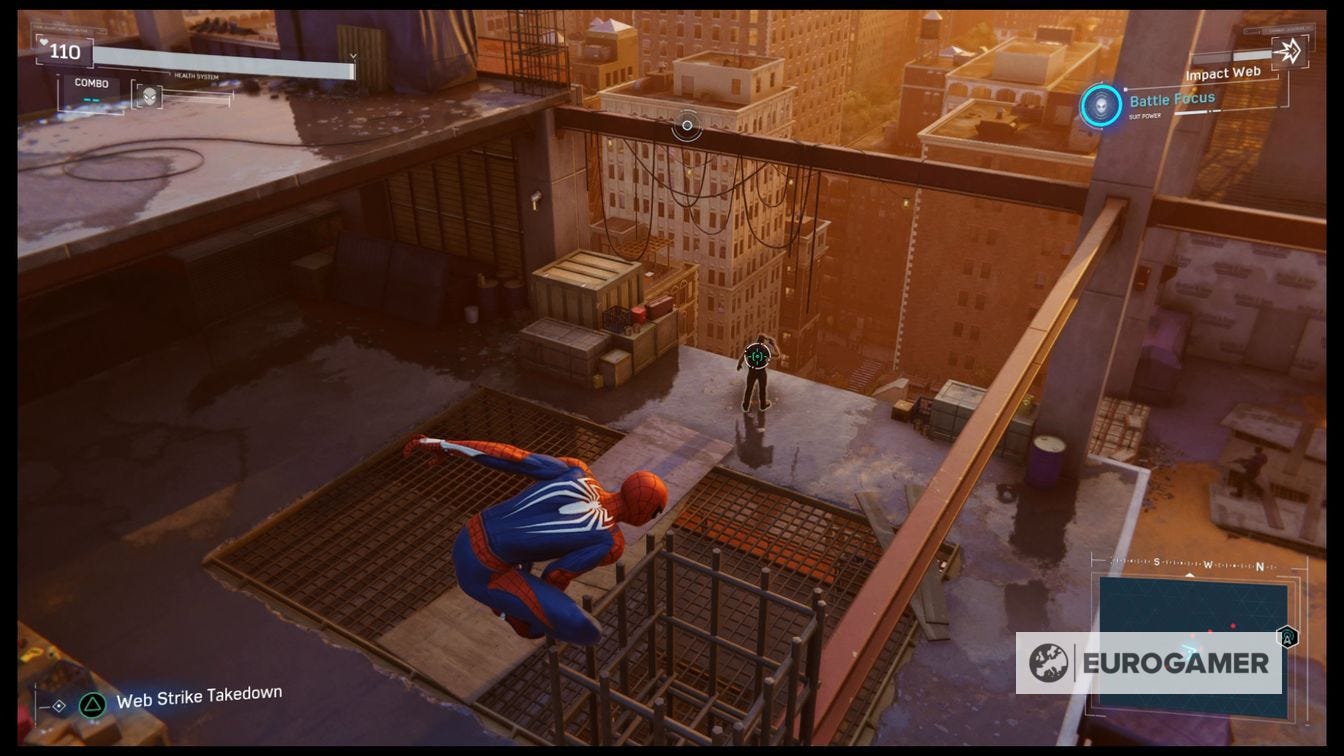Toggle the Combo meter display

(x=91, y=82)
